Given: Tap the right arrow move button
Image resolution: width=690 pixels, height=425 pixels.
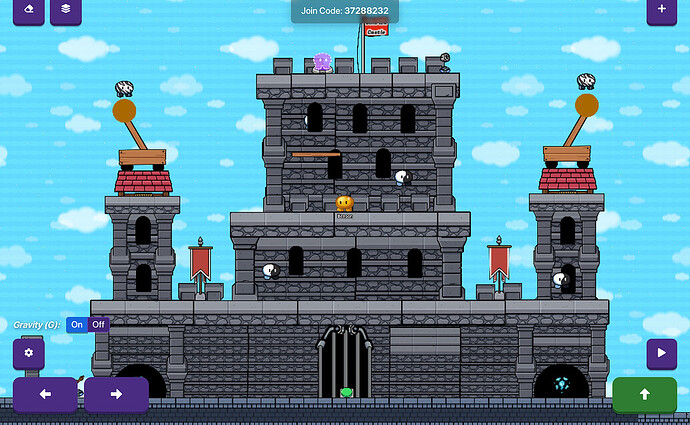Looking at the screenshot, I should pos(116,394).
